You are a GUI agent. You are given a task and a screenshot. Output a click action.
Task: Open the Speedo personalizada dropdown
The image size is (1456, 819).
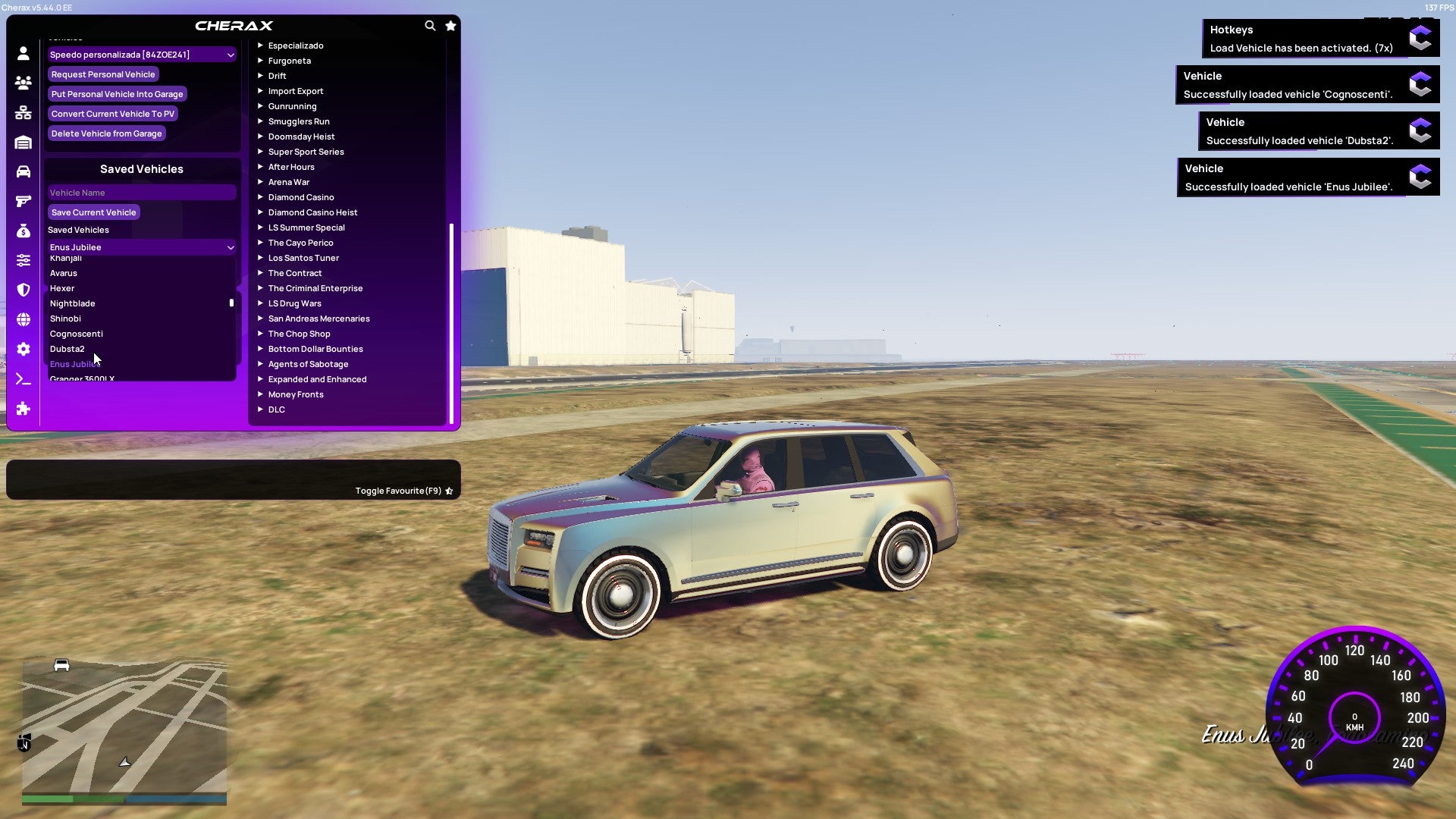pyautogui.click(x=141, y=55)
